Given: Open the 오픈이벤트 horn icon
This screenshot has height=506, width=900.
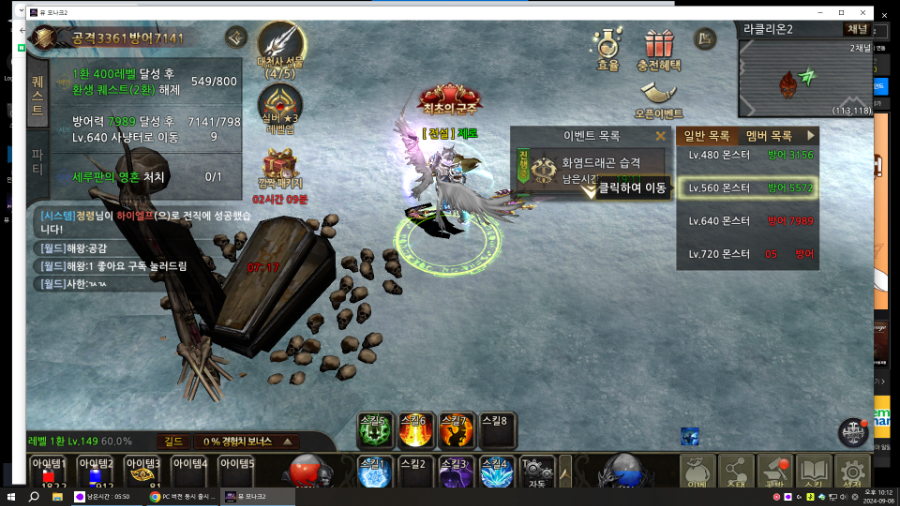Looking at the screenshot, I should [x=658, y=98].
